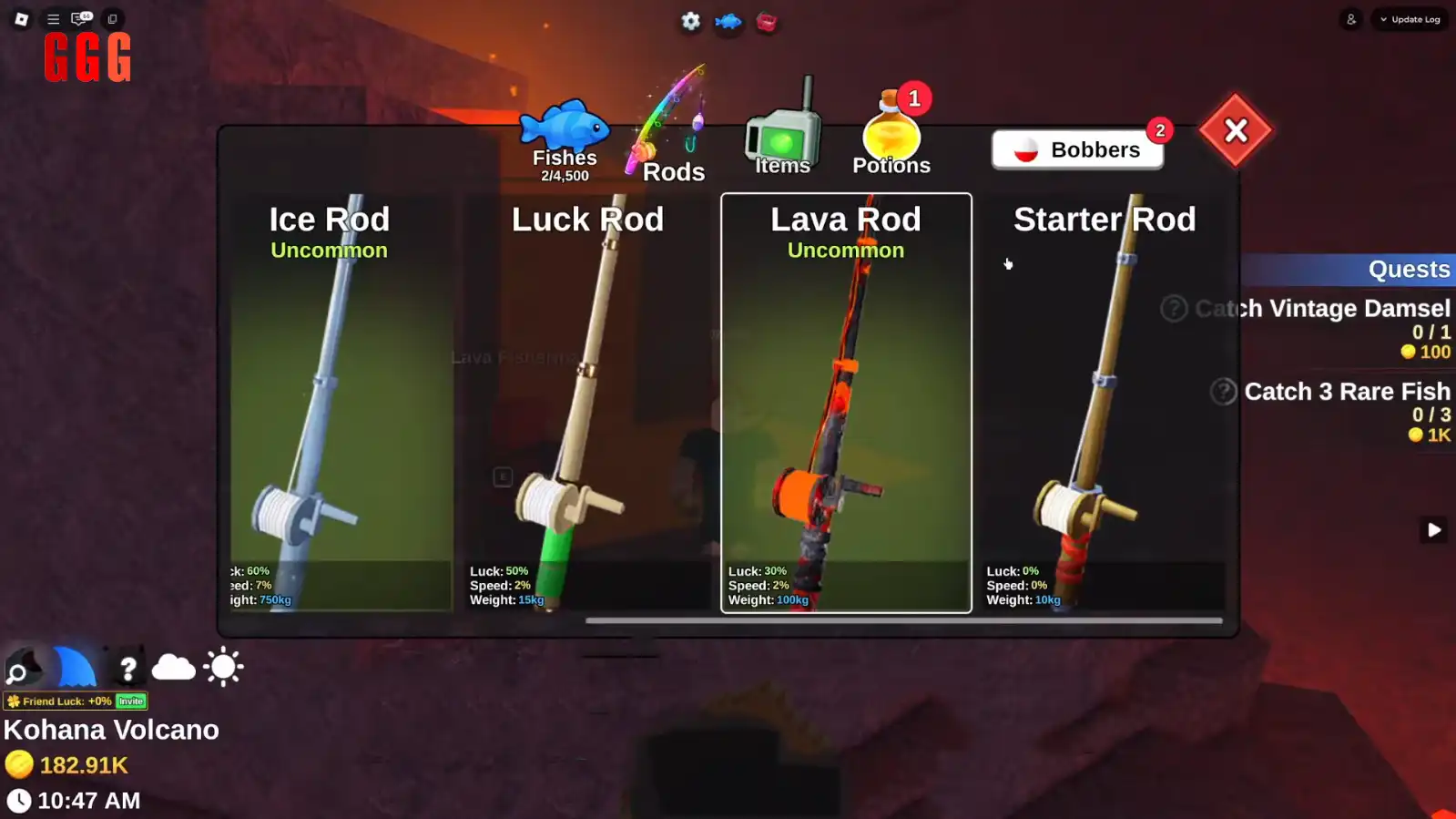
Task: Open the Catch 3 Rare Fish quest
Action: point(1346,392)
